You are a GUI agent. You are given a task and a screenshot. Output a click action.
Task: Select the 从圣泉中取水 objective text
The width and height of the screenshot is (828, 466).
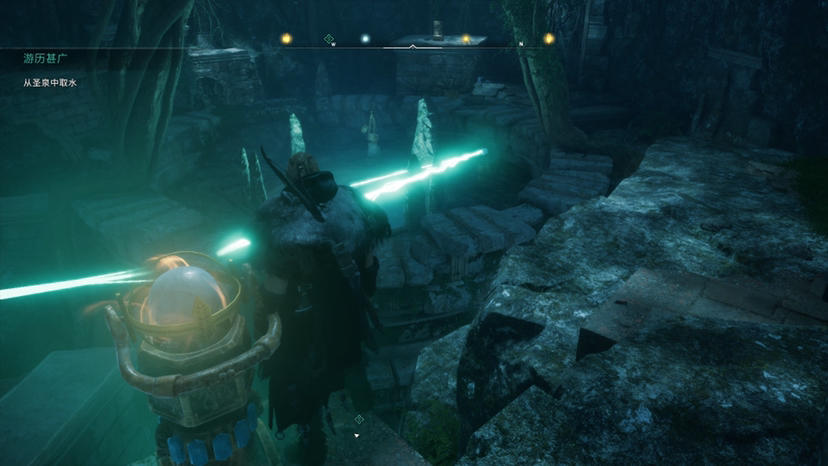[50, 83]
